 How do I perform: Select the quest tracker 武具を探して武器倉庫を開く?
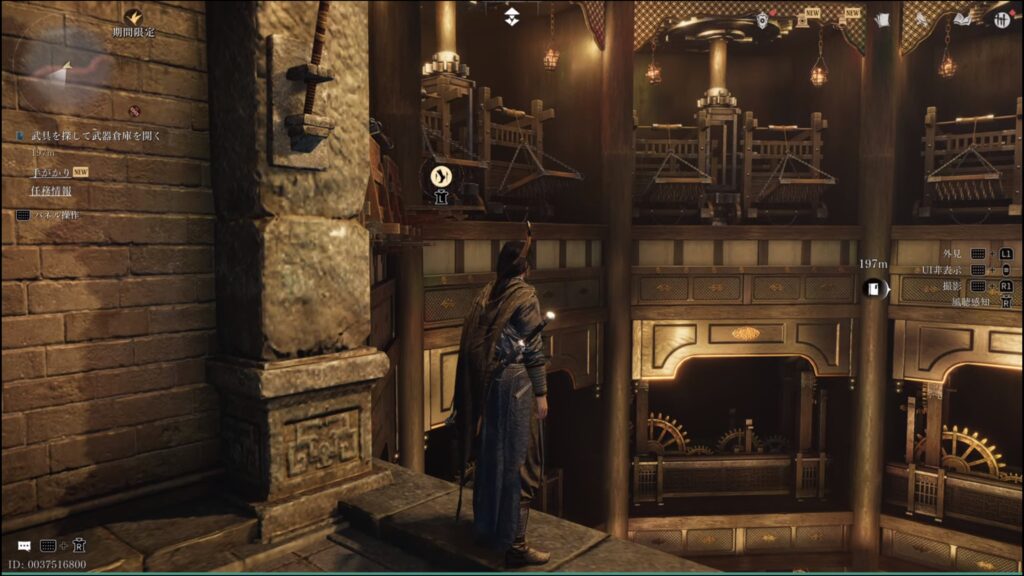pos(96,135)
